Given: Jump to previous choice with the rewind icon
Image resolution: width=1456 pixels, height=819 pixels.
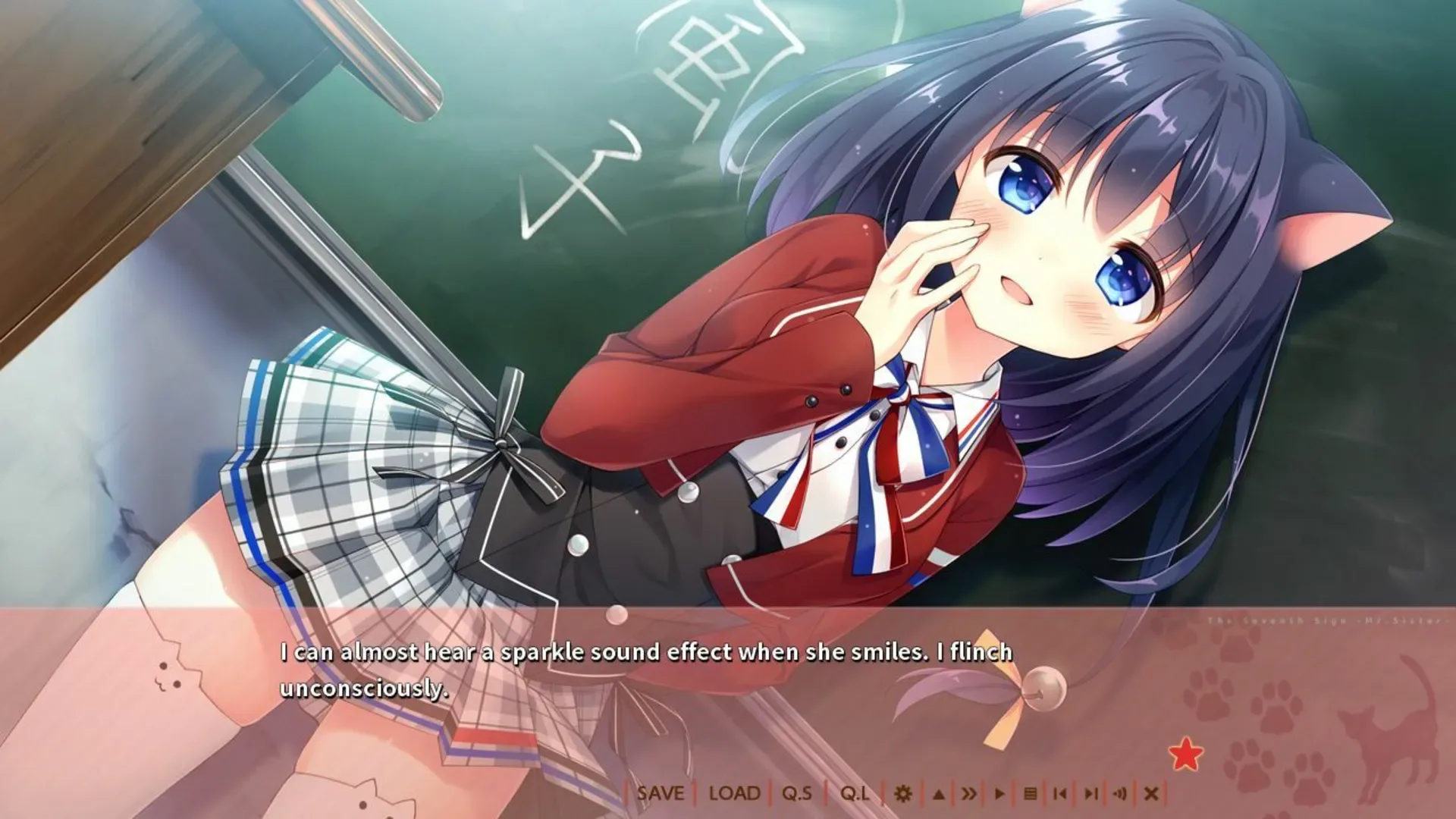Looking at the screenshot, I should point(1060,794).
